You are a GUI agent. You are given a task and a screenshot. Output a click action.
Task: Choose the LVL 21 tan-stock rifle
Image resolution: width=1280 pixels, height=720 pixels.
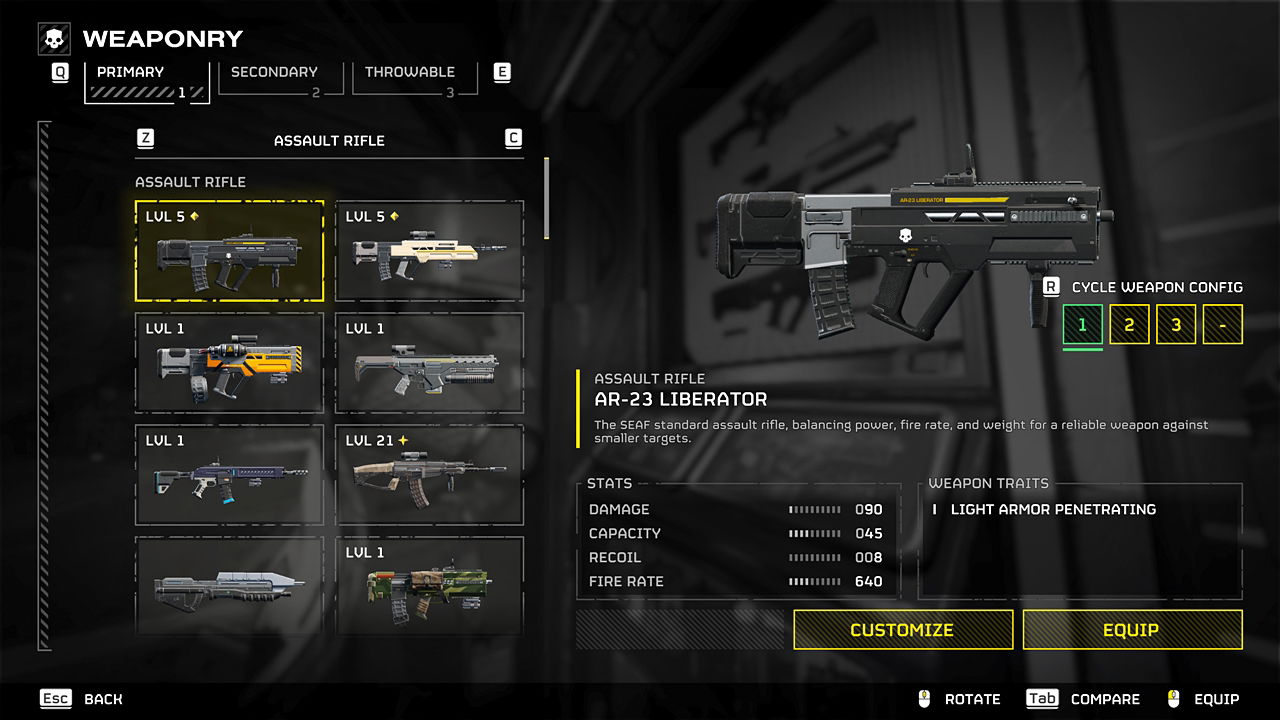coord(429,475)
